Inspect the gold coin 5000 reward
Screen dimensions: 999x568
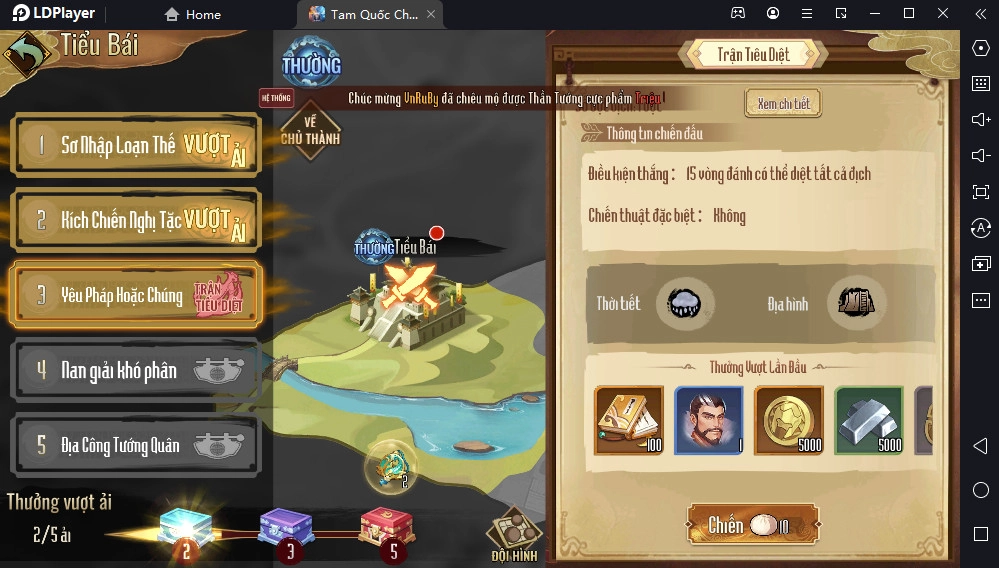(789, 420)
